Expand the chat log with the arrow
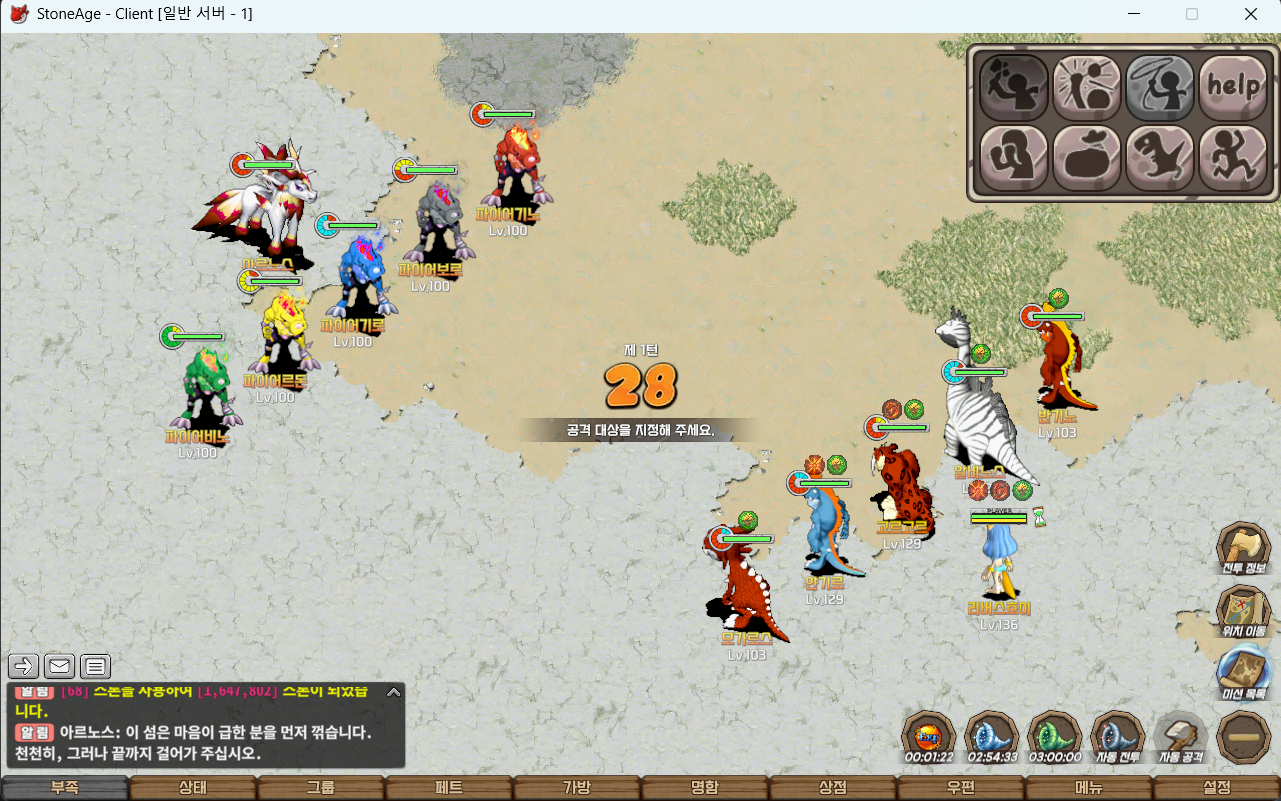The image size is (1281, 801). (x=394, y=691)
